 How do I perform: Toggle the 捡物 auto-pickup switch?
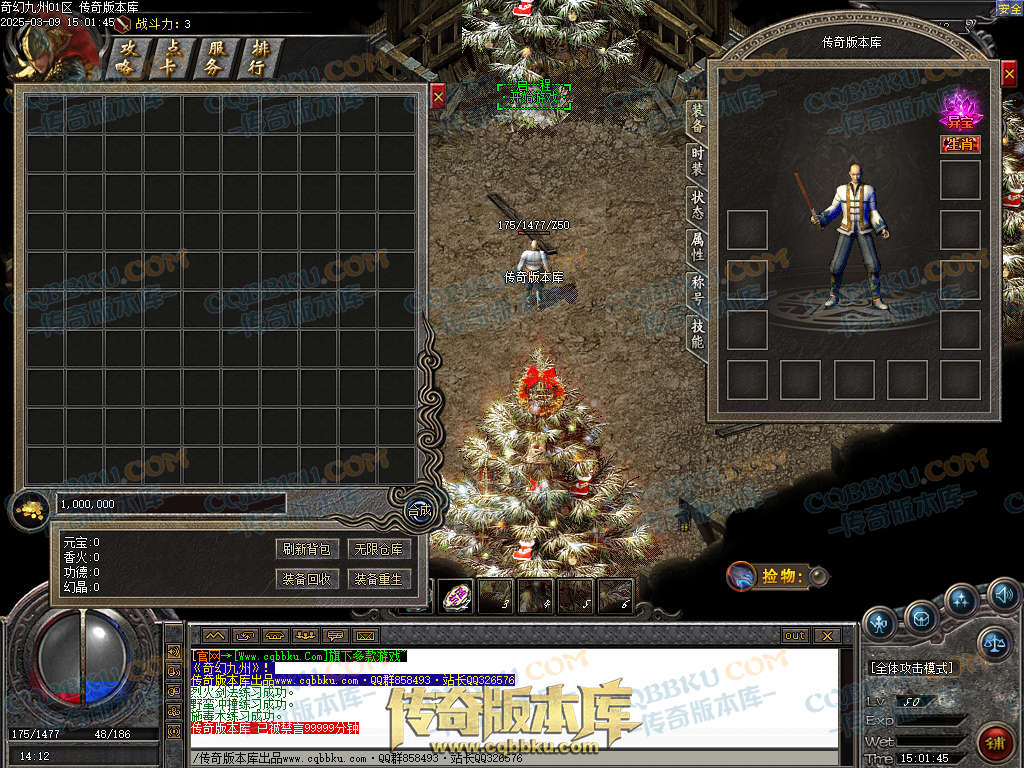(818, 576)
